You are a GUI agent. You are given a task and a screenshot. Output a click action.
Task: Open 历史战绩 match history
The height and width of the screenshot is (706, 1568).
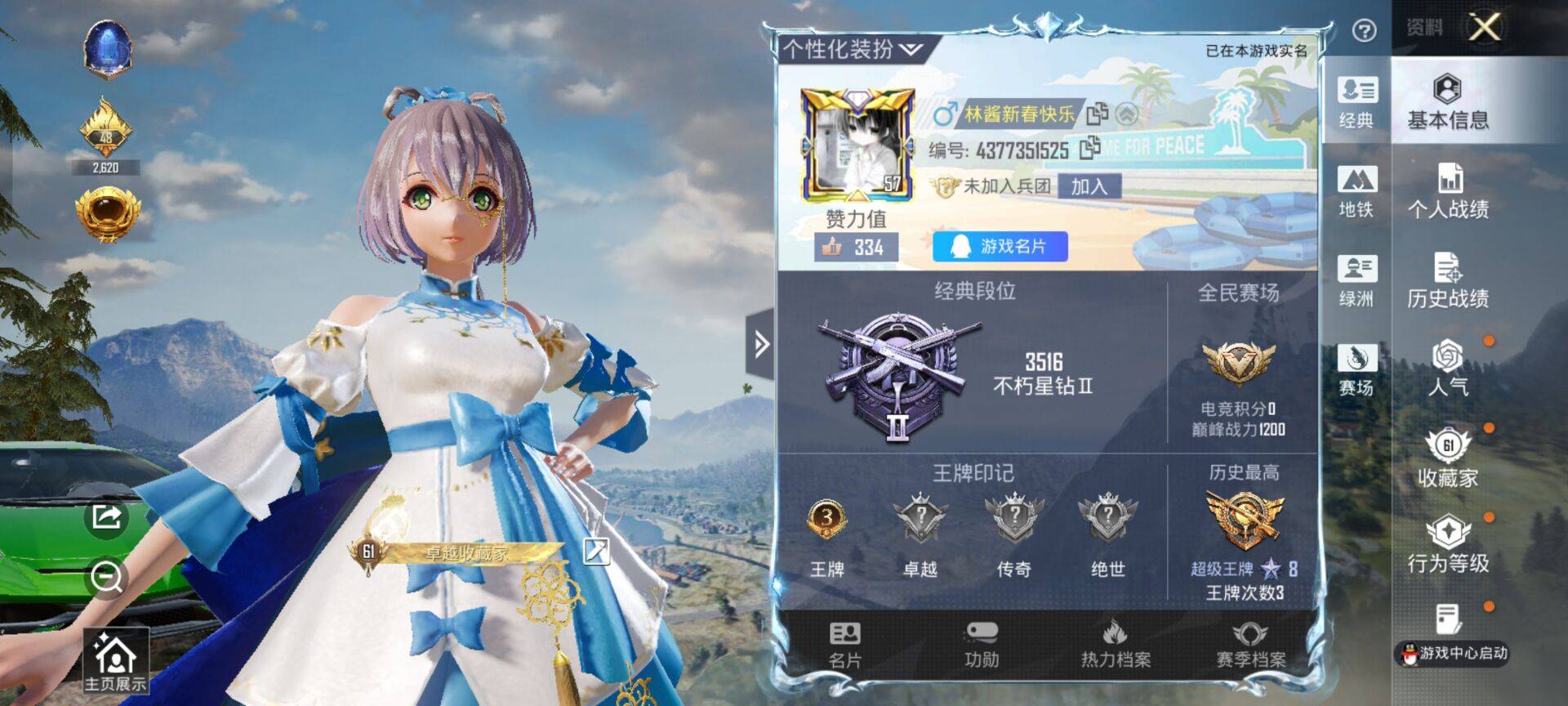[1448, 280]
